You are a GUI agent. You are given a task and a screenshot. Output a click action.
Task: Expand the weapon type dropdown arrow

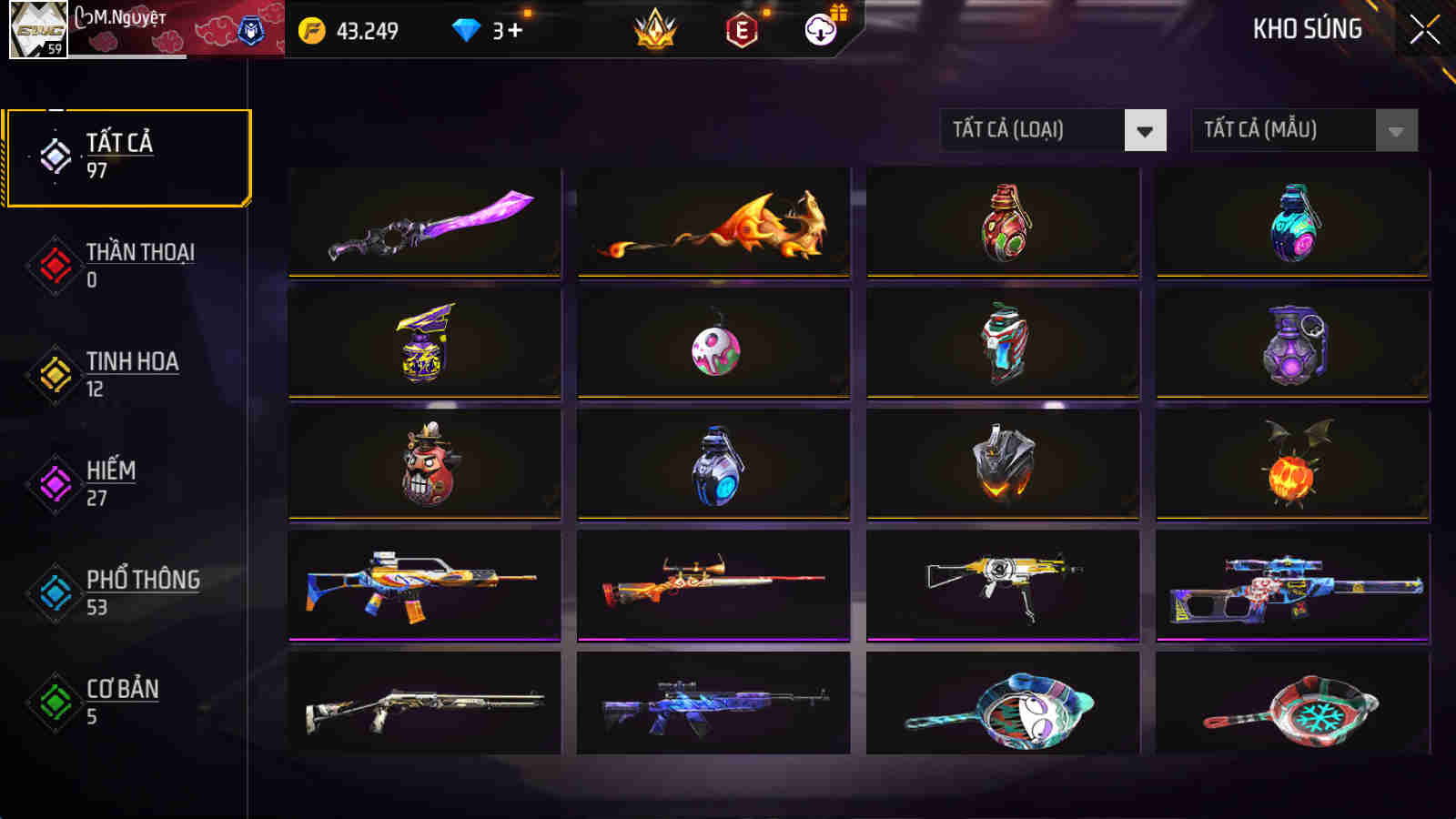[x=1145, y=130]
